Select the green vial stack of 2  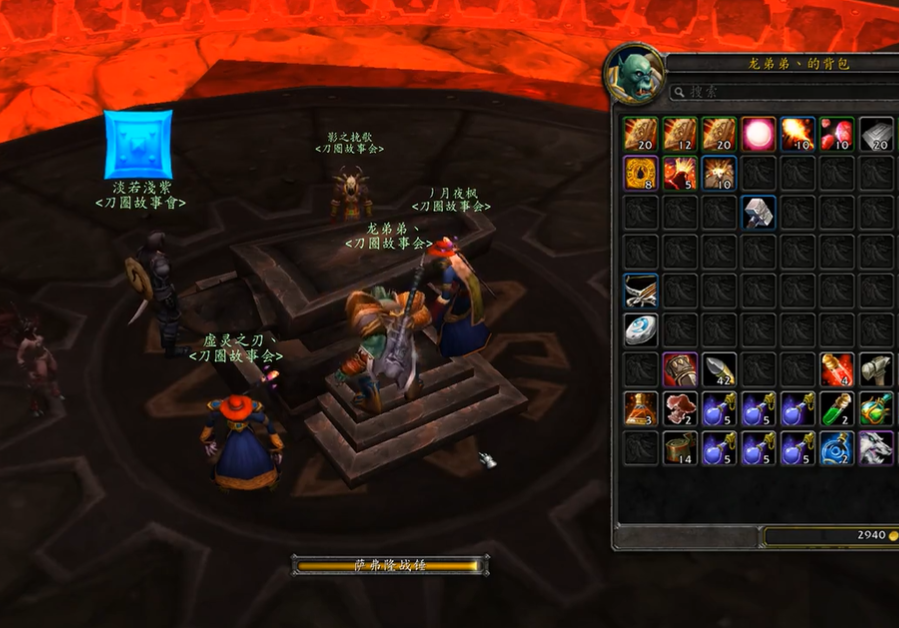coord(837,408)
